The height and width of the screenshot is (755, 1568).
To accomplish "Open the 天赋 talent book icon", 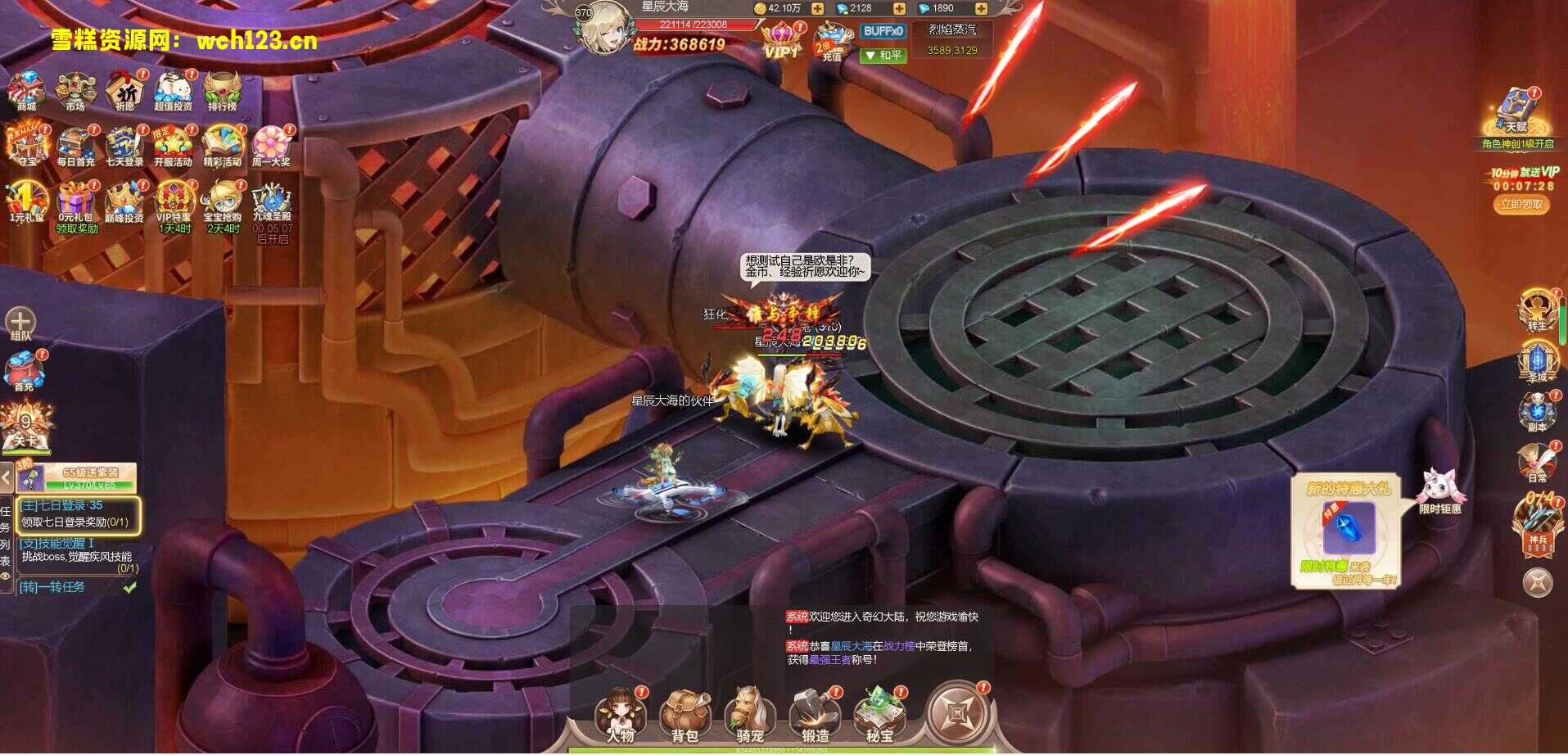I will click(x=1516, y=110).
